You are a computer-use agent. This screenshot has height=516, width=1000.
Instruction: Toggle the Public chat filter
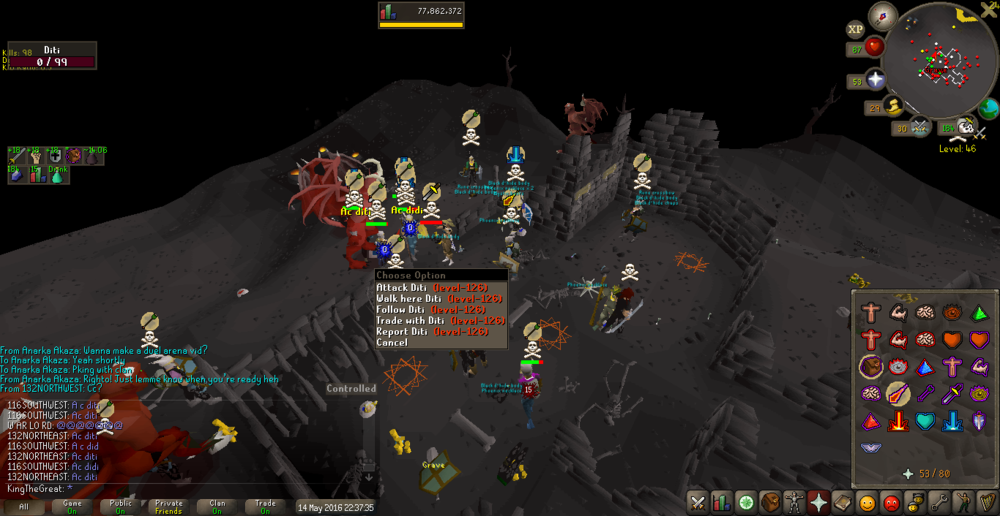[x=121, y=507]
